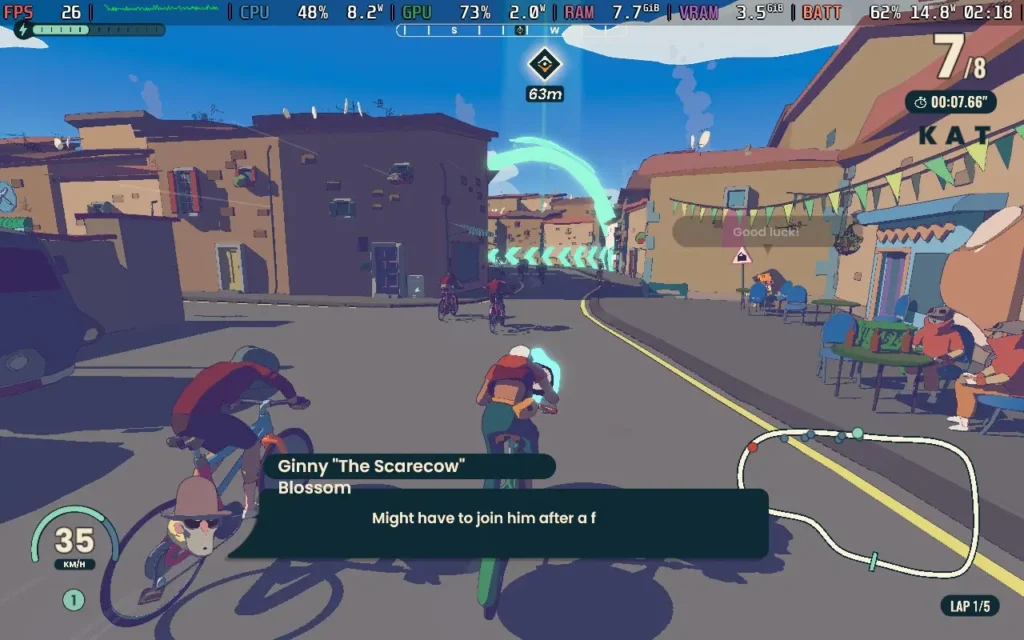
Task: Select the diamond checkpoint waypoint marker
Action: tap(545, 65)
